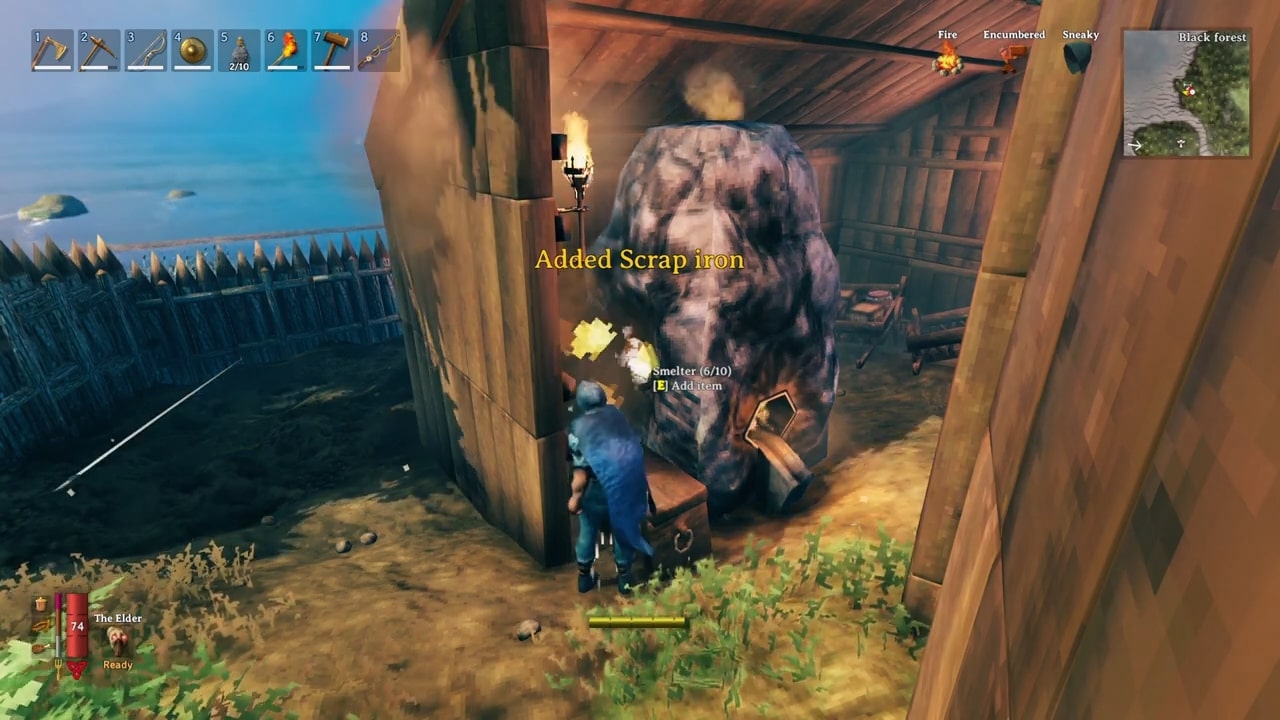Viewport: 1280px width, 720px height.
Task: Click the Fire status effect icon
Action: [946, 58]
